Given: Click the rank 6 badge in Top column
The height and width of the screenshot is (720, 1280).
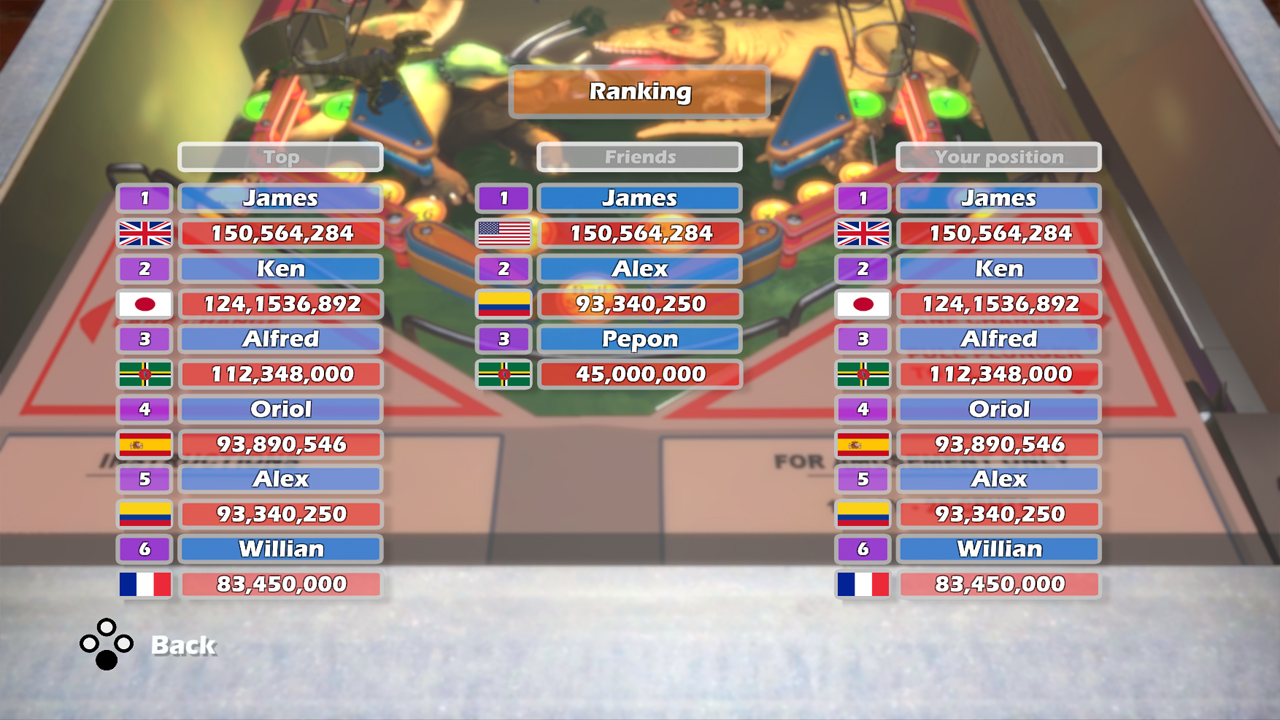Looking at the screenshot, I should (x=144, y=548).
